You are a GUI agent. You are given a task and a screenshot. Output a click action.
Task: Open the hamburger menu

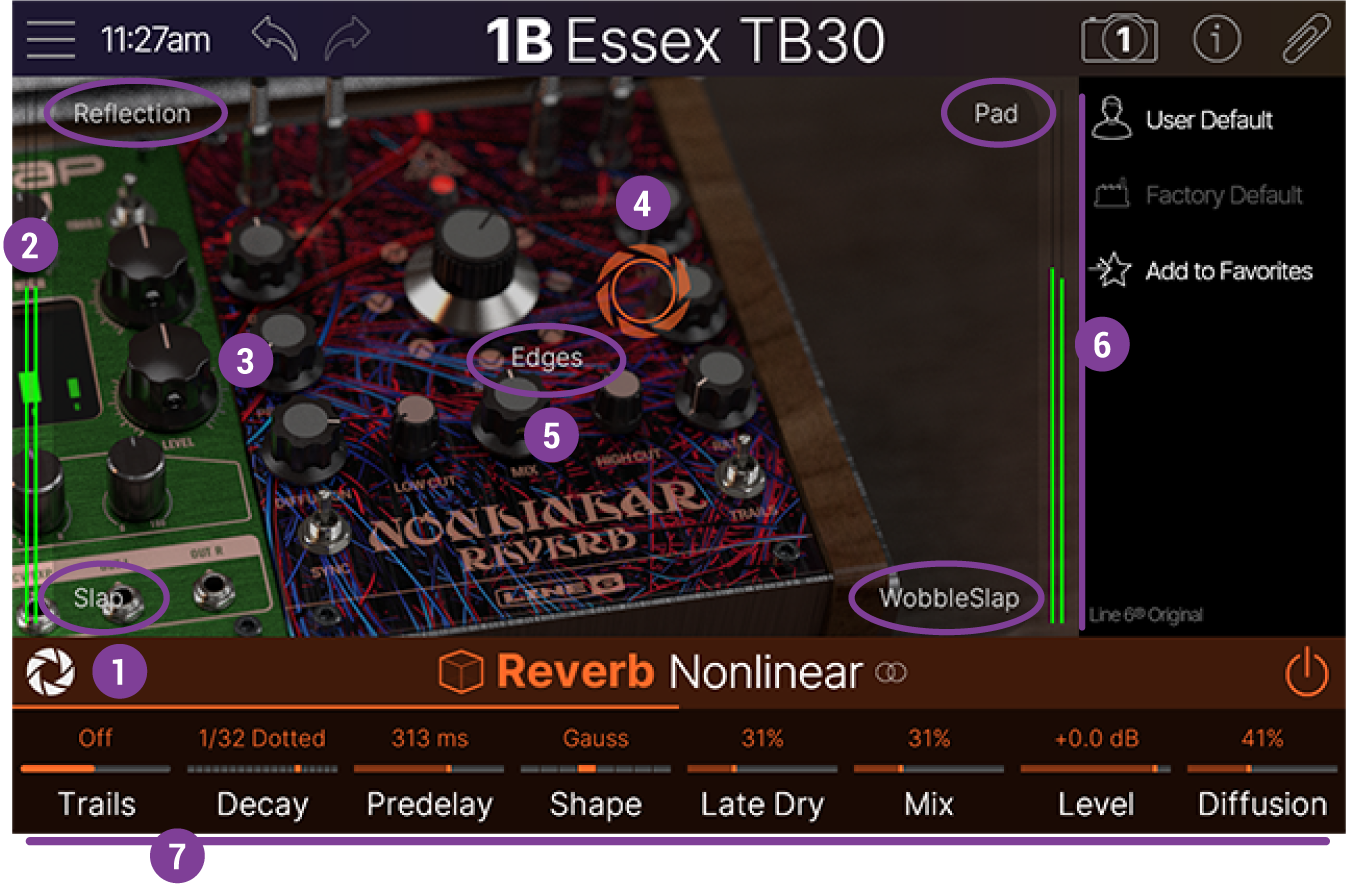(49, 38)
